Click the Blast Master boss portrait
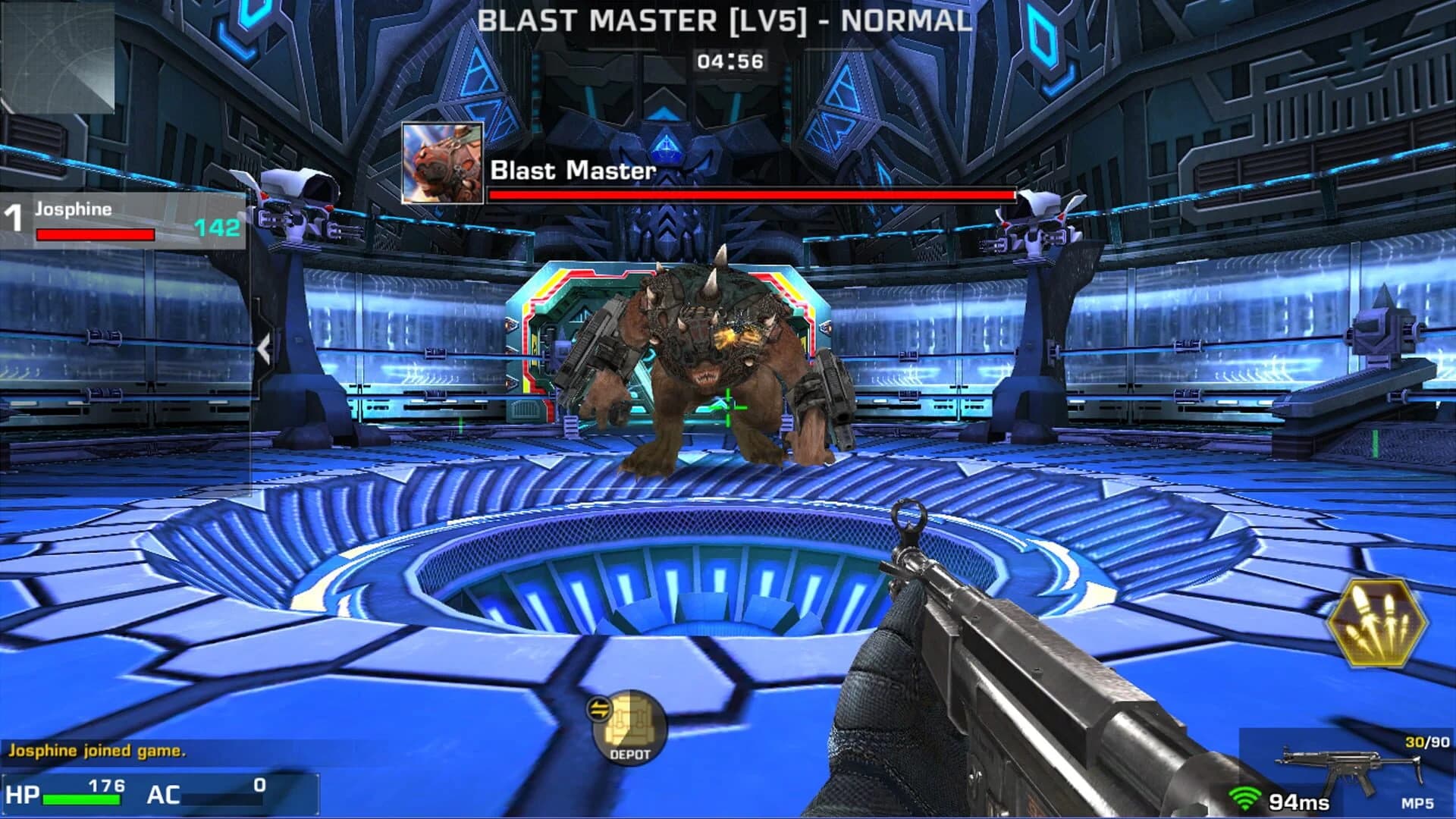Screen dimensions: 1456x819 click(x=441, y=163)
